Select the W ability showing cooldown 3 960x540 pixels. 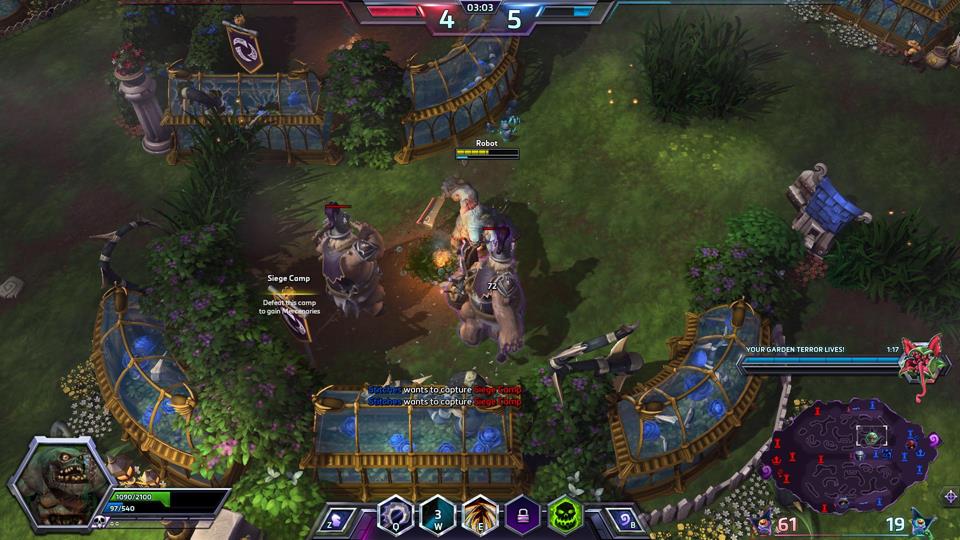438,516
